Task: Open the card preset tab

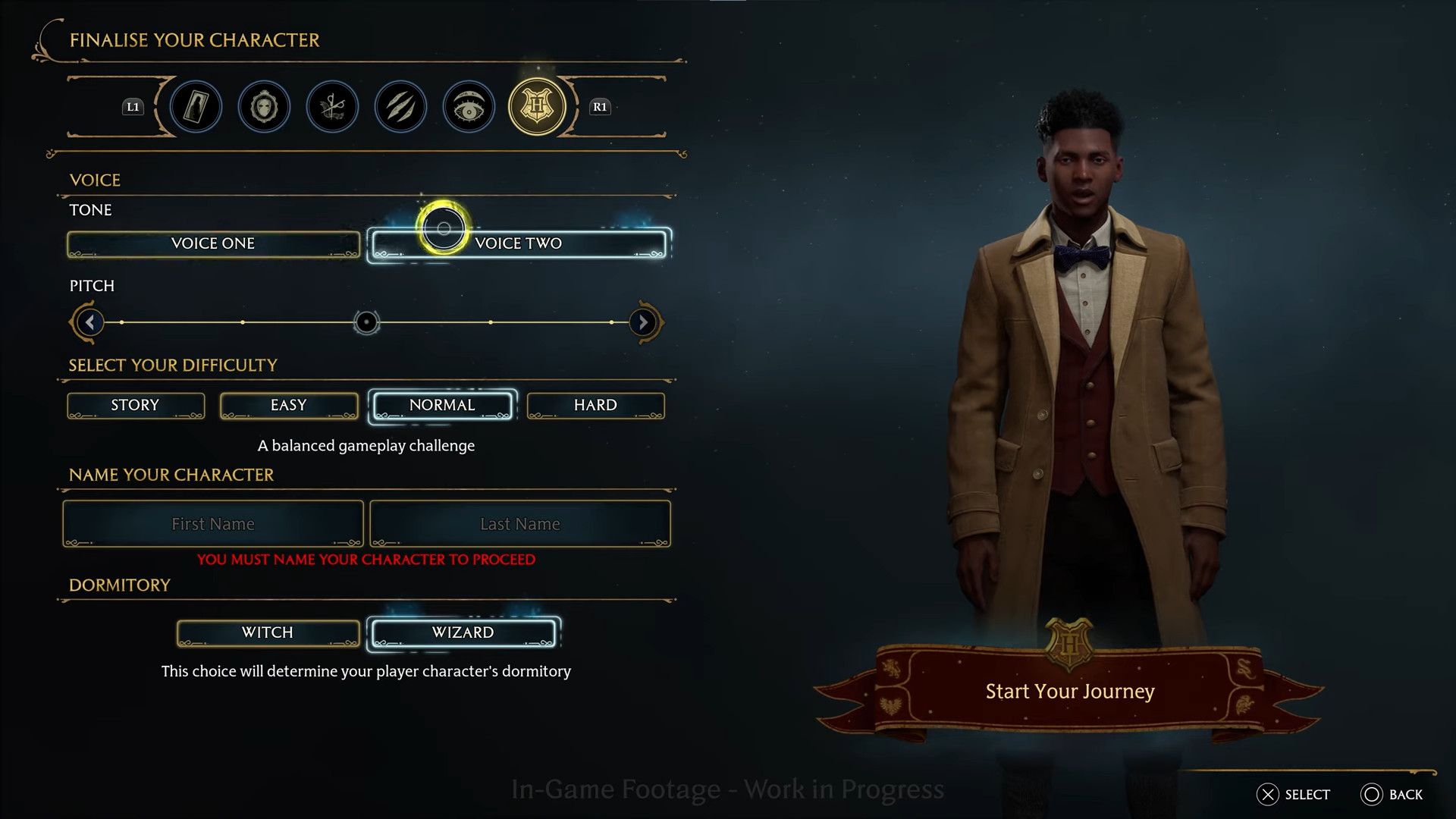Action: (196, 107)
